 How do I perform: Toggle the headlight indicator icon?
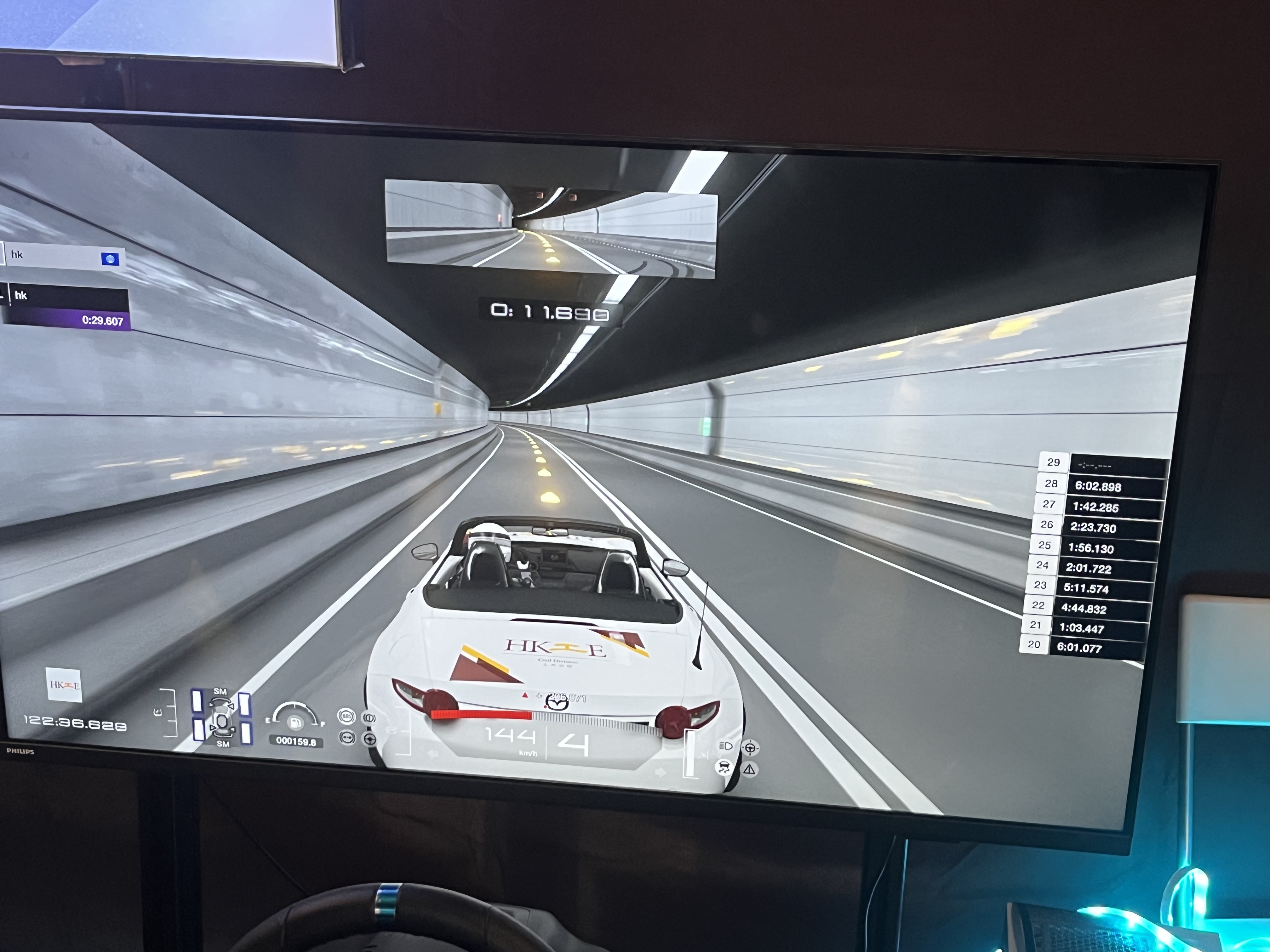tap(725, 746)
